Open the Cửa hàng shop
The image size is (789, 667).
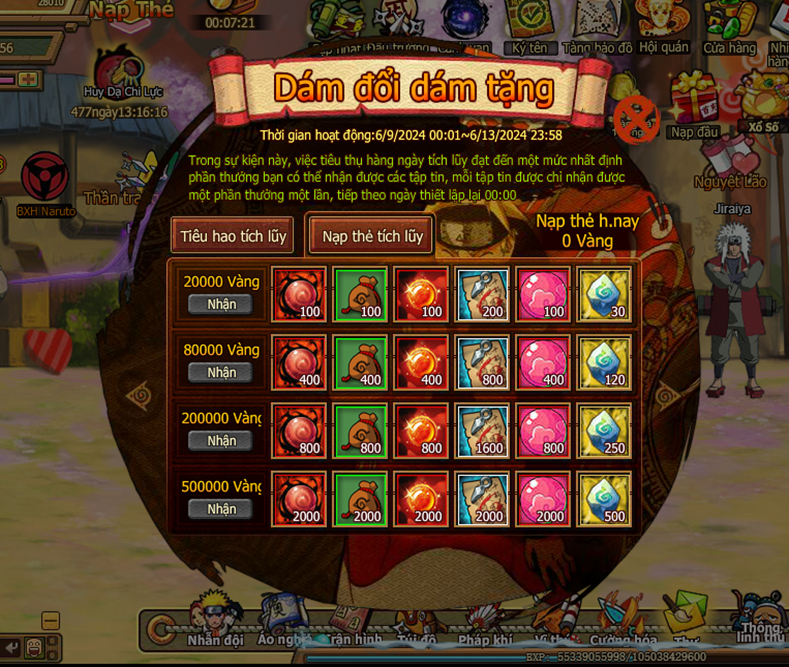coord(729,25)
